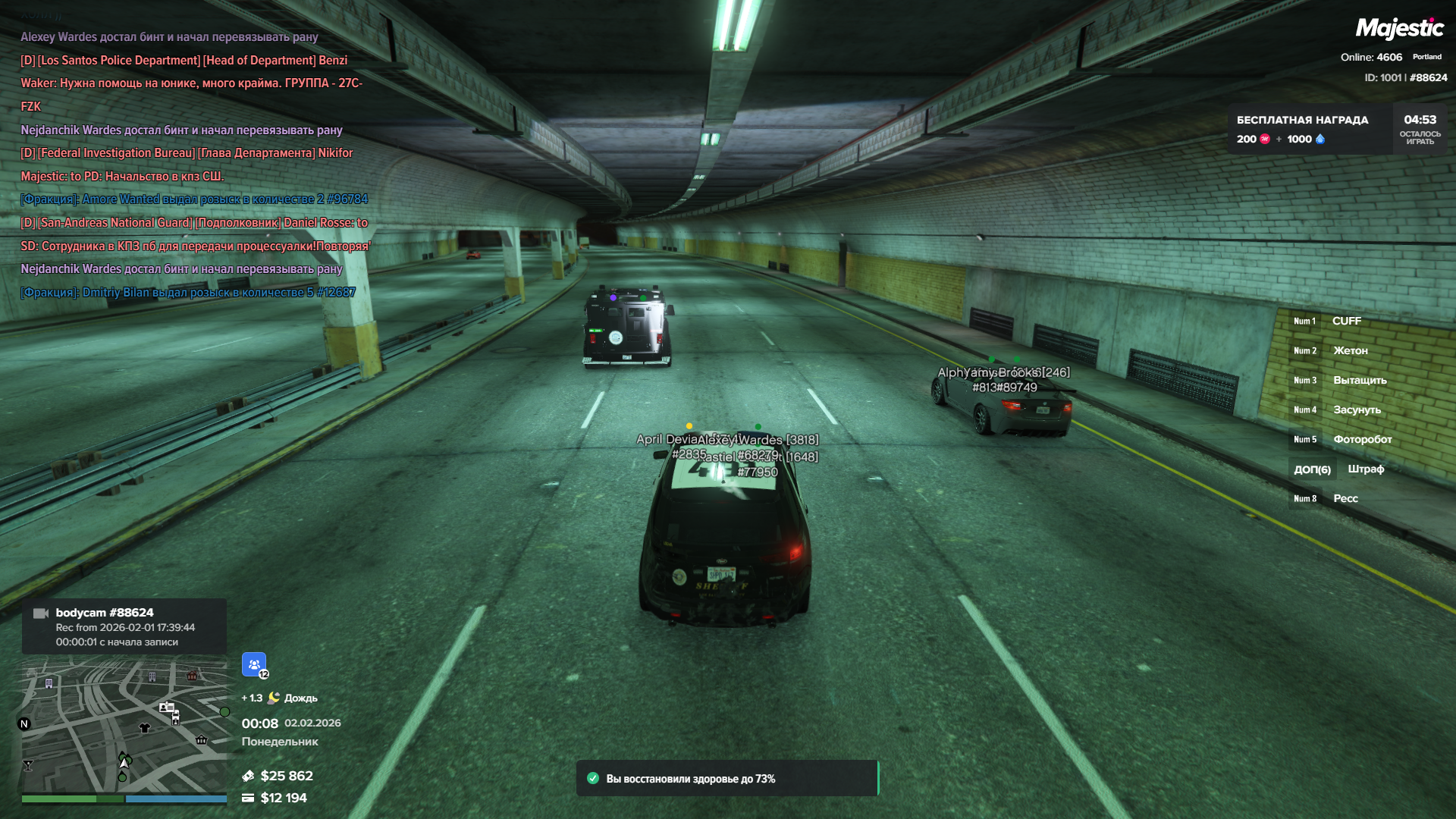Image resolution: width=1456 pixels, height=819 pixels.
Task: Use the Засунуть action
Action: point(1357,410)
